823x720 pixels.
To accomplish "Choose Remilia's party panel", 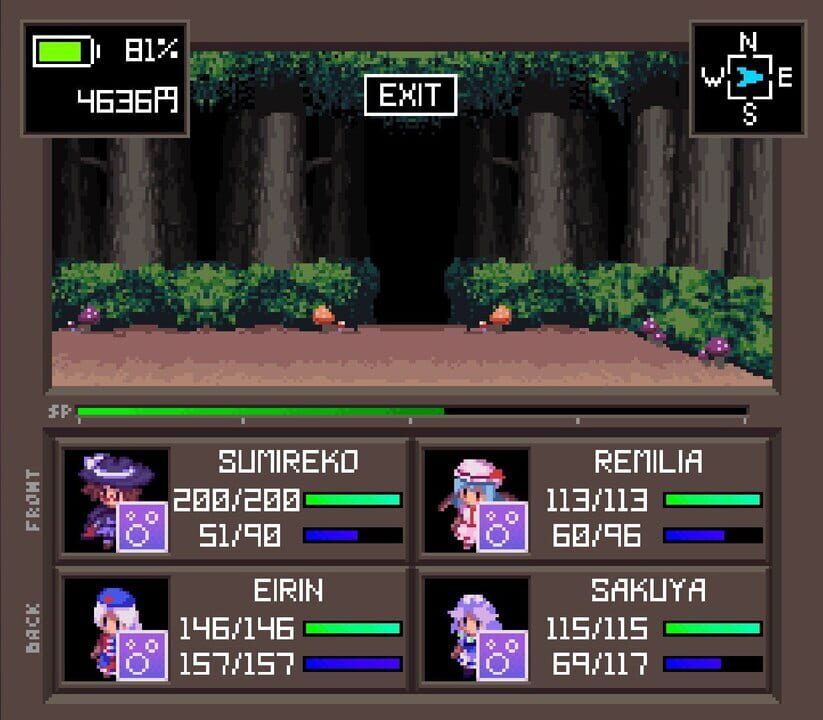I will coord(593,499).
